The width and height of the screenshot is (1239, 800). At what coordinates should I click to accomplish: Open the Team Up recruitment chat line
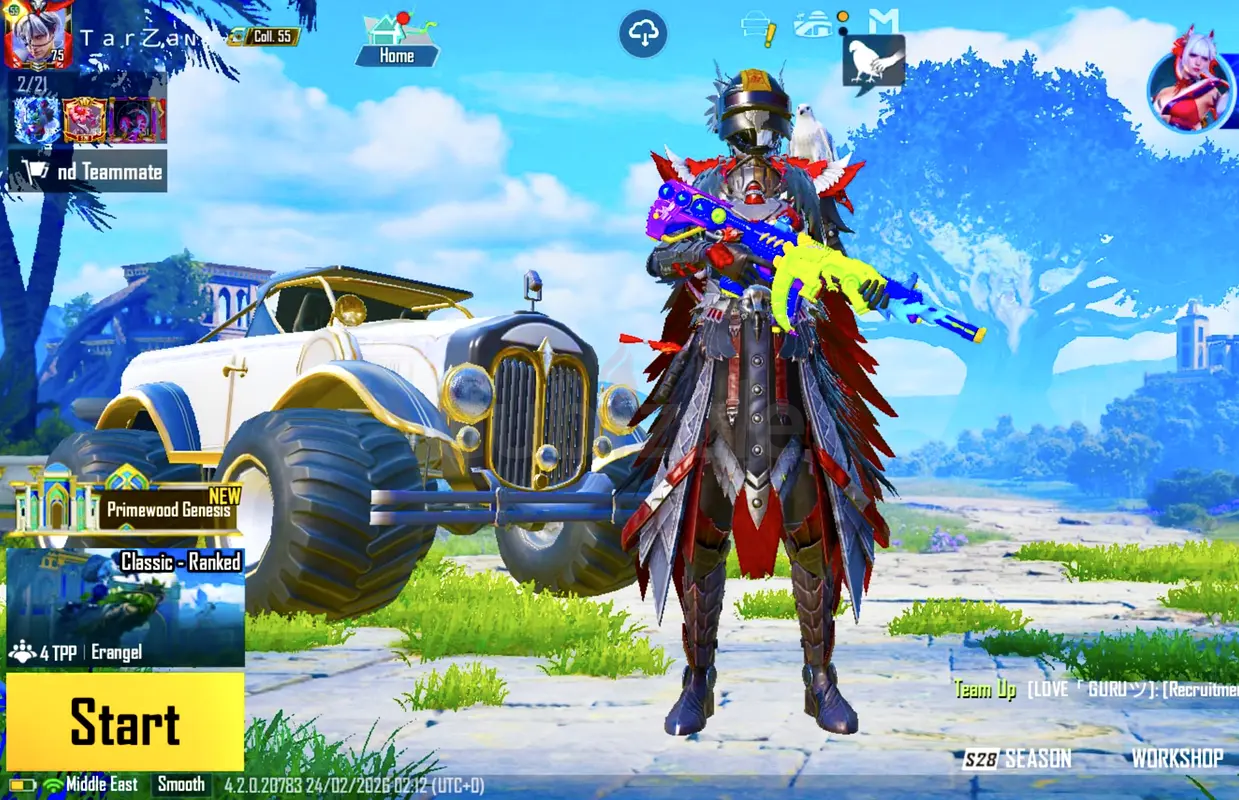pyautogui.click(x=1095, y=690)
